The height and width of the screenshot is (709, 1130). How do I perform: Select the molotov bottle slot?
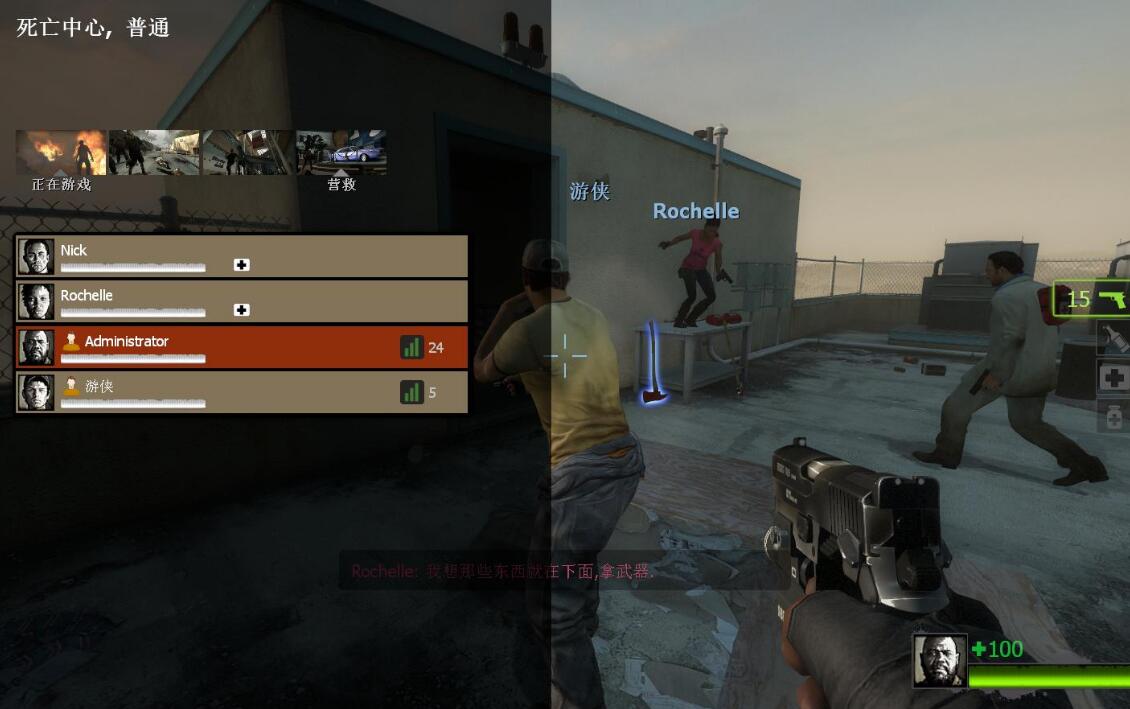tap(1114, 338)
